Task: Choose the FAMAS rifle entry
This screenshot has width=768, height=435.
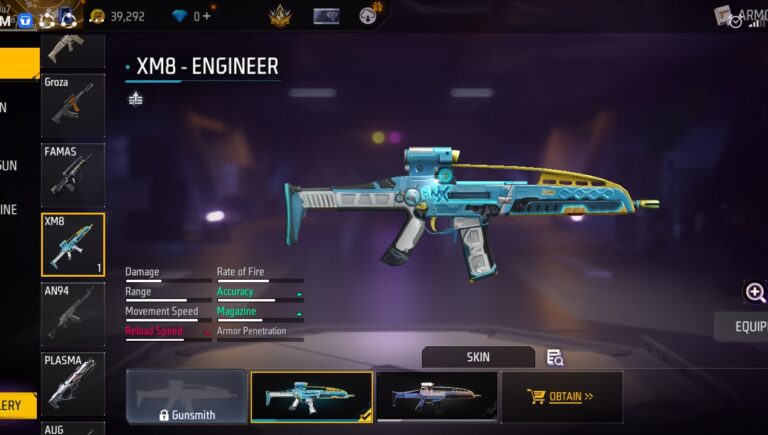Action: (x=72, y=174)
